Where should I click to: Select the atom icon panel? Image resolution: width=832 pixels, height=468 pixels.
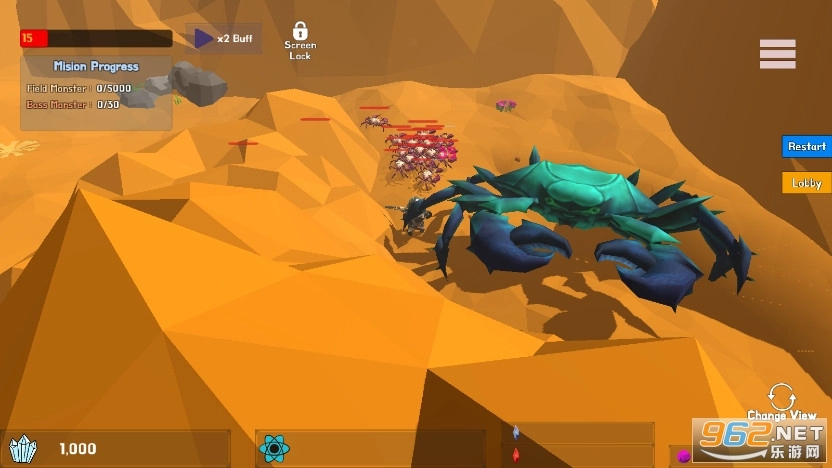coord(274,449)
